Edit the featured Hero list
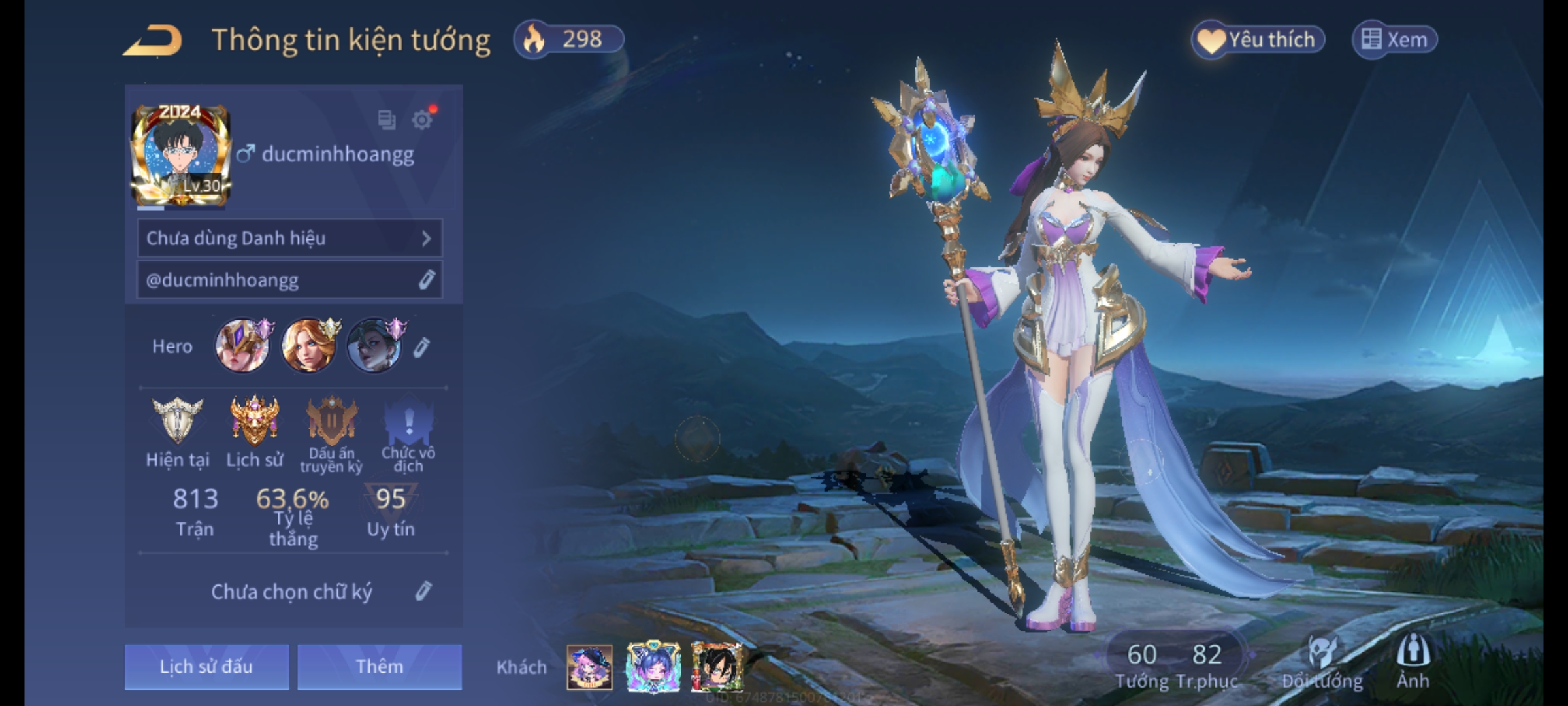The width and height of the screenshot is (1568, 706). [422, 347]
